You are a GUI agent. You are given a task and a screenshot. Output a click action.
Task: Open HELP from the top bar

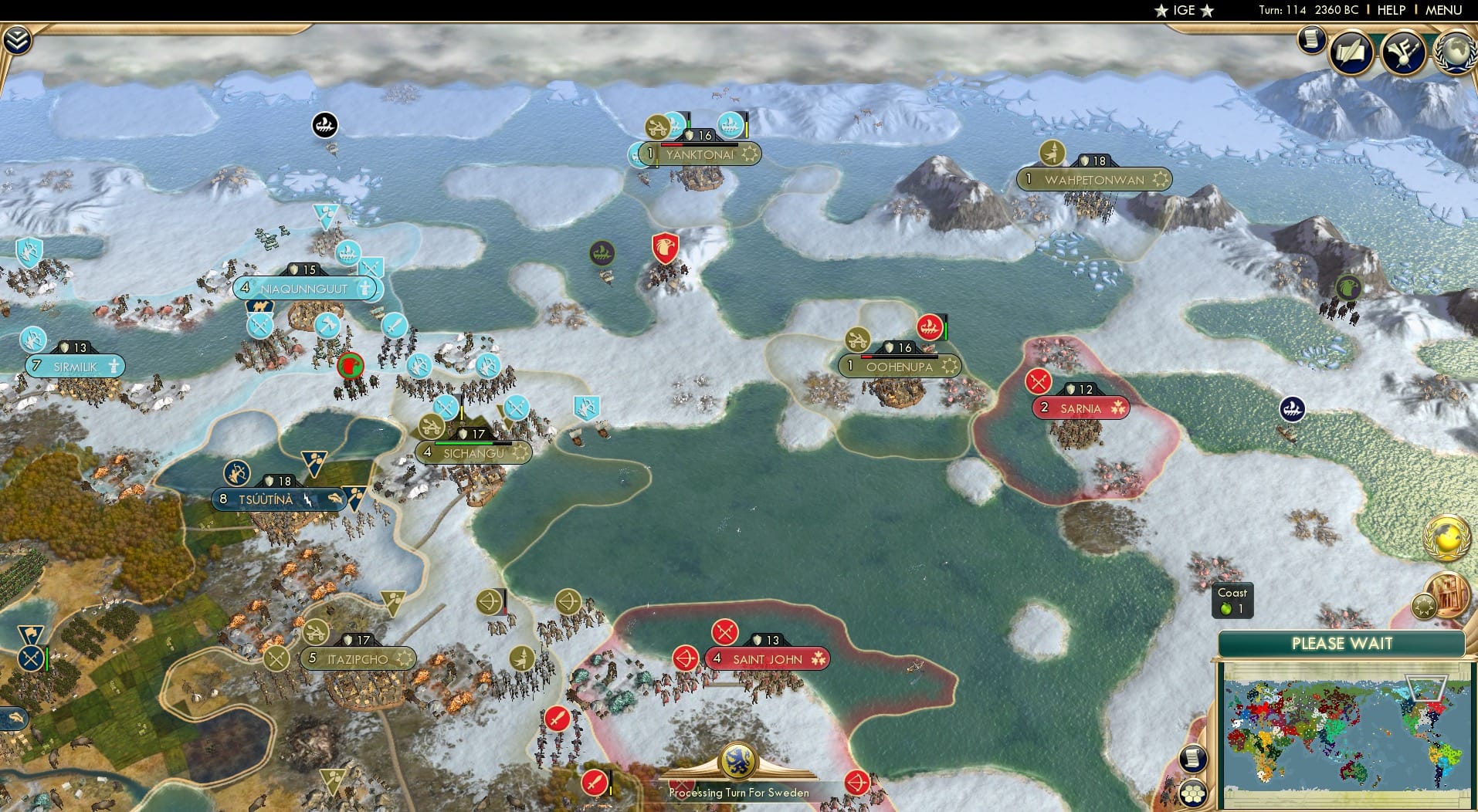1390,10
